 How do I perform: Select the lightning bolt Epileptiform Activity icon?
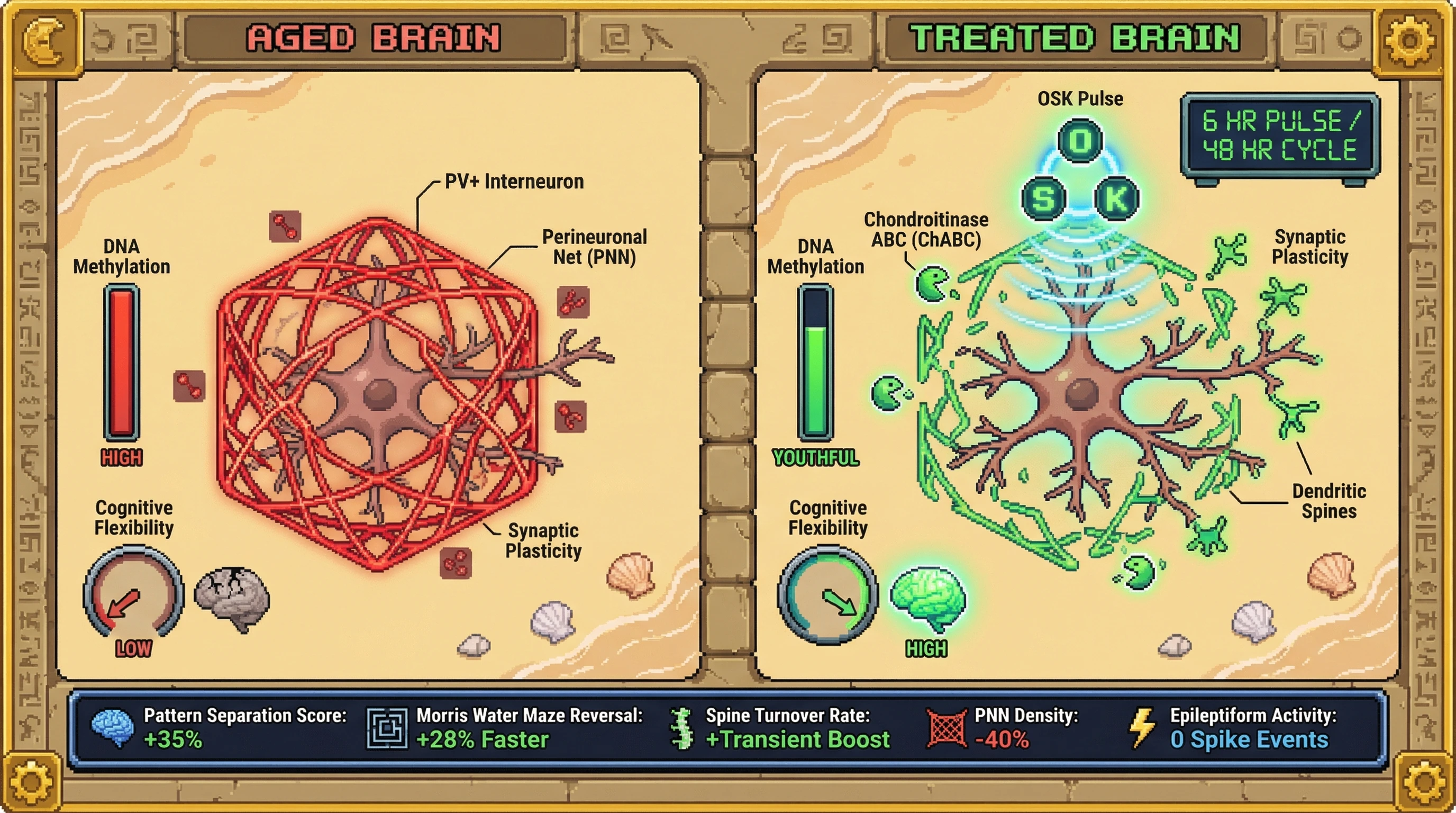coord(1142,728)
